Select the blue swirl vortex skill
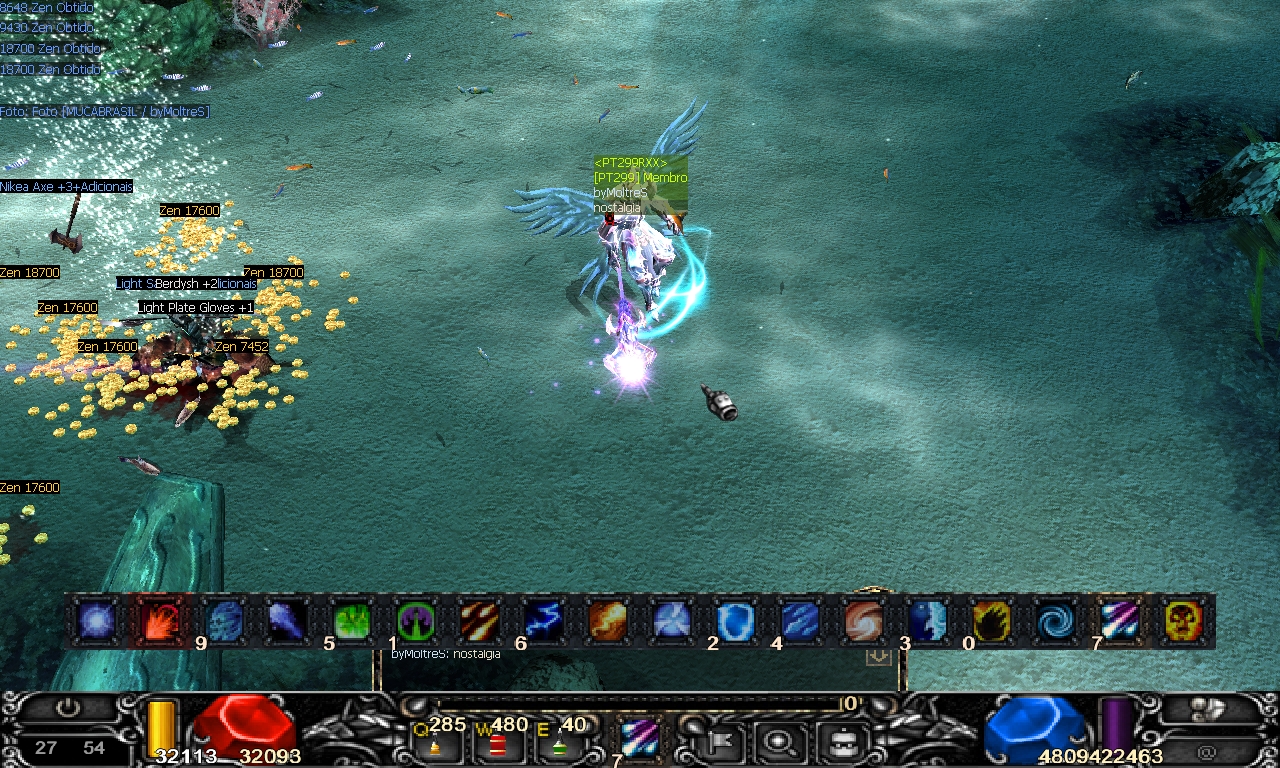The width and height of the screenshot is (1280, 768). tap(1055, 622)
